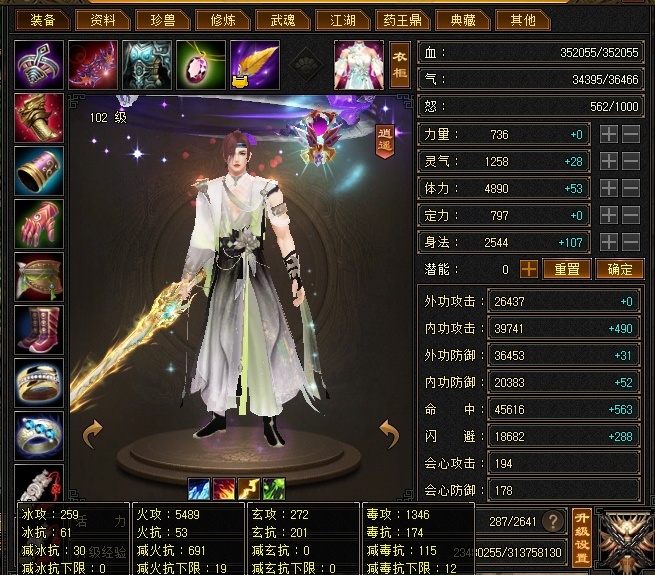655x575 pixels.
Task: Select the blue gem ring slot
Action: [x=39, y=436]
